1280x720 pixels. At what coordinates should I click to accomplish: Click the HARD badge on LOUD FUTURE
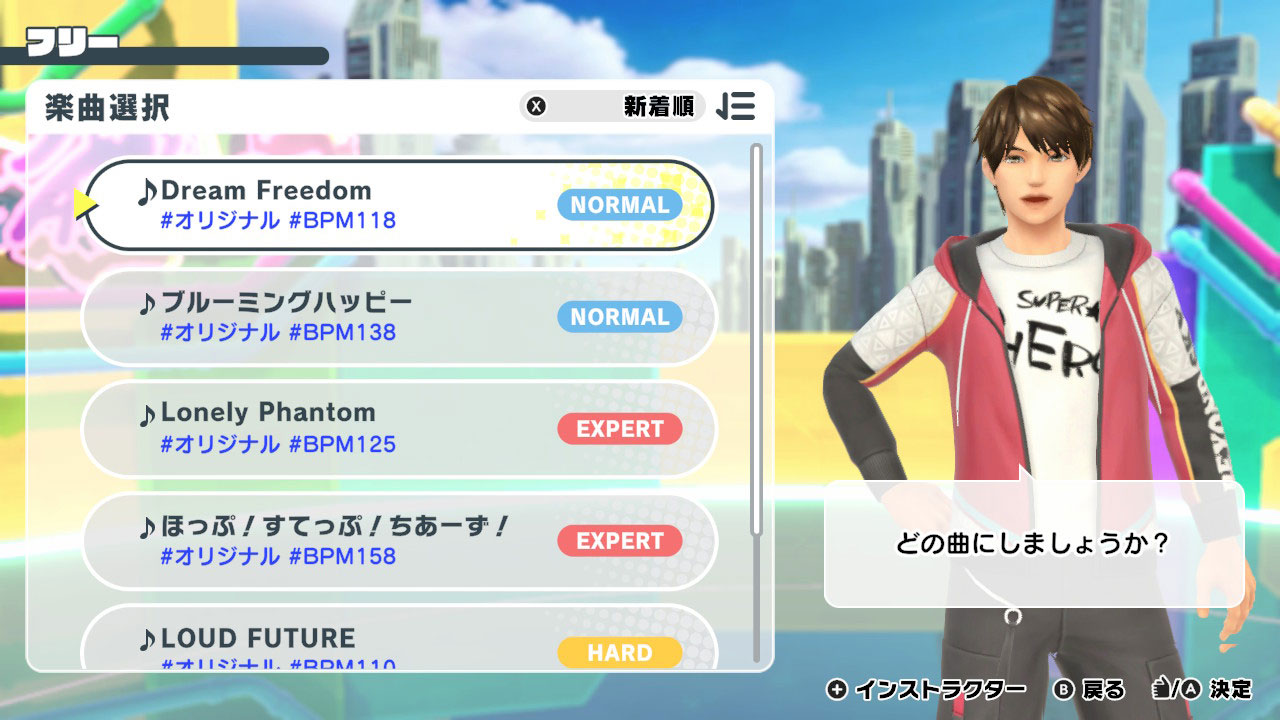pyautogui.click(x=621, y=652)
